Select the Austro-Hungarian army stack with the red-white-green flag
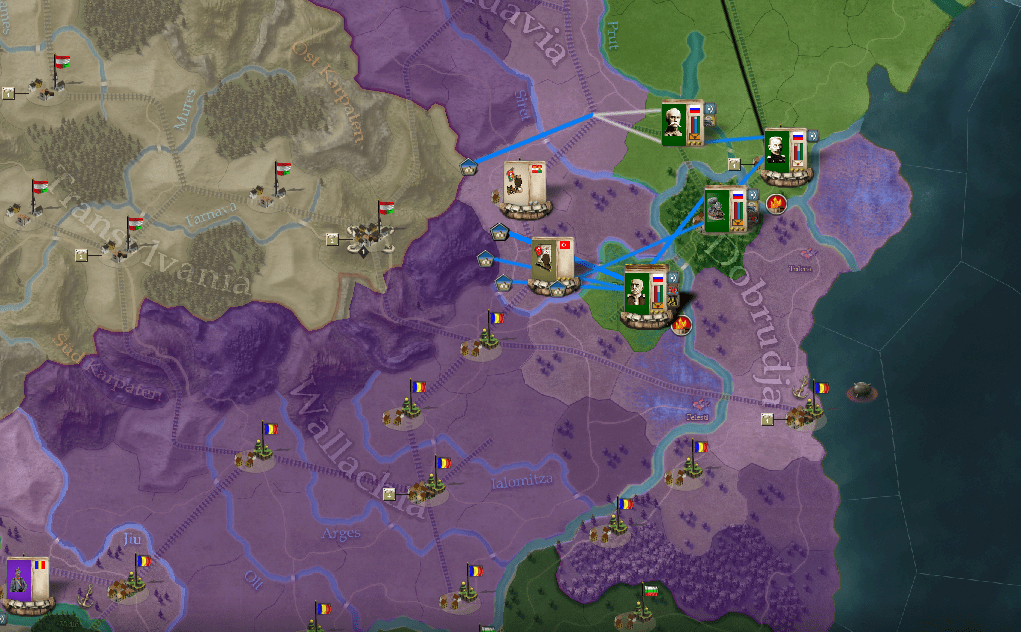 pos(523,186)
